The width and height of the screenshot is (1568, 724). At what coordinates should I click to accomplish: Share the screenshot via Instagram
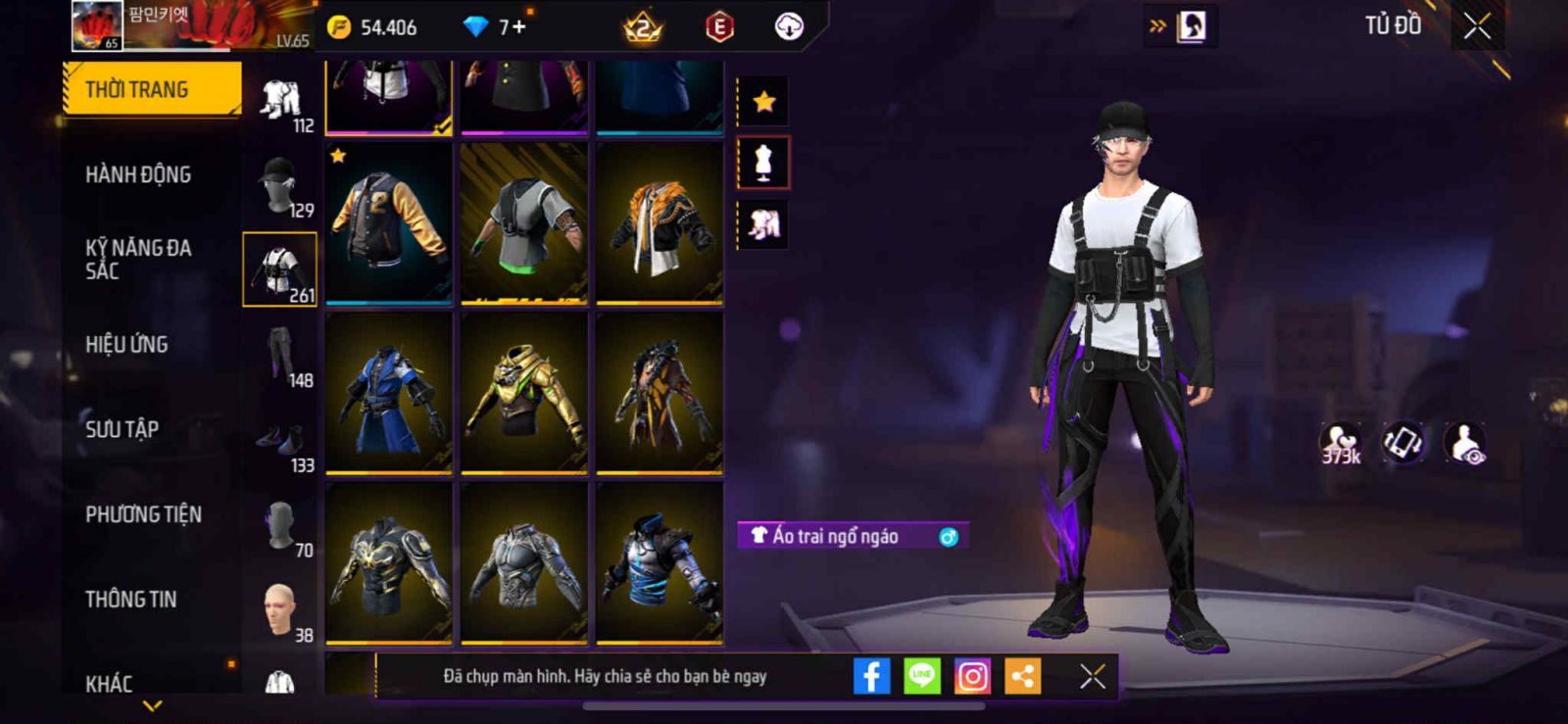click(x=972, y=676)
